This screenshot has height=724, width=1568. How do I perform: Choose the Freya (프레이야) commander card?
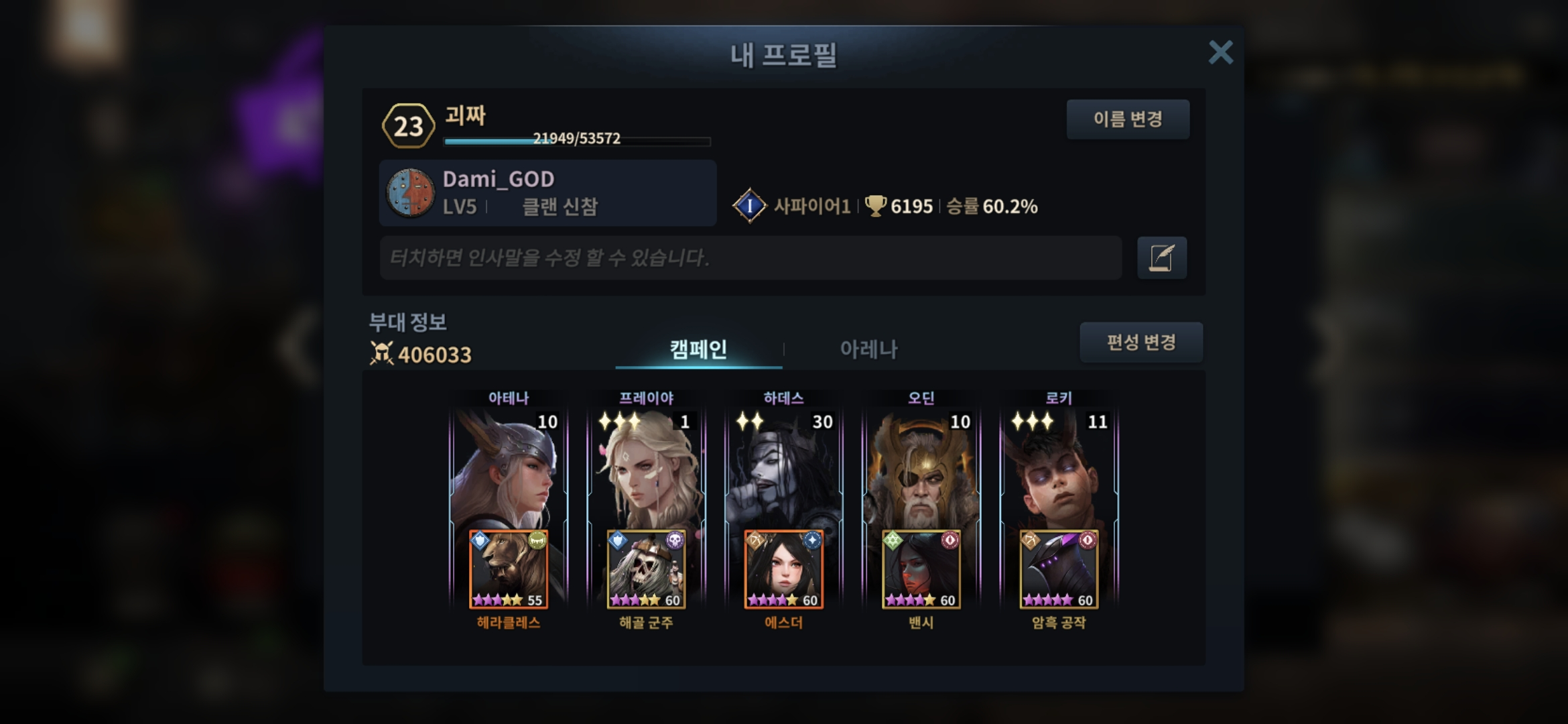tap(646, 469)
